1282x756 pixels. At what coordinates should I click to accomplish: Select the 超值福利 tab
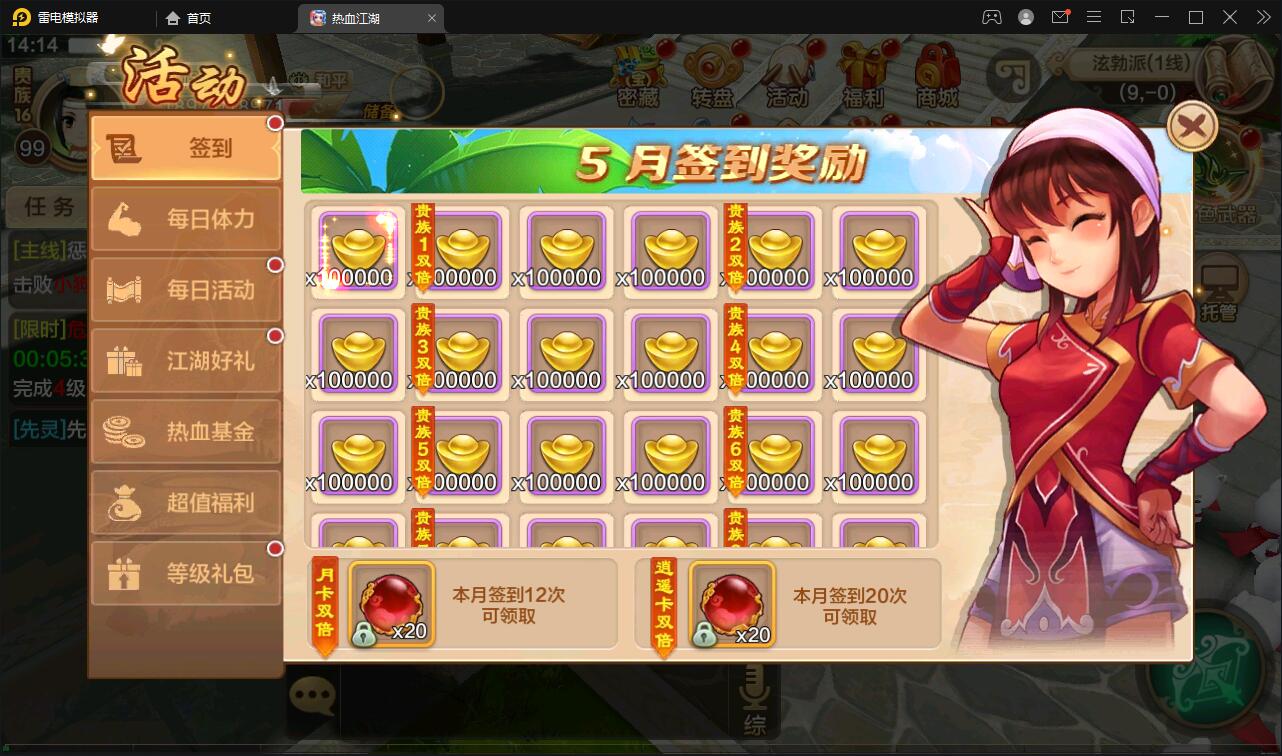pyautogui.click(x=185, y=502)
